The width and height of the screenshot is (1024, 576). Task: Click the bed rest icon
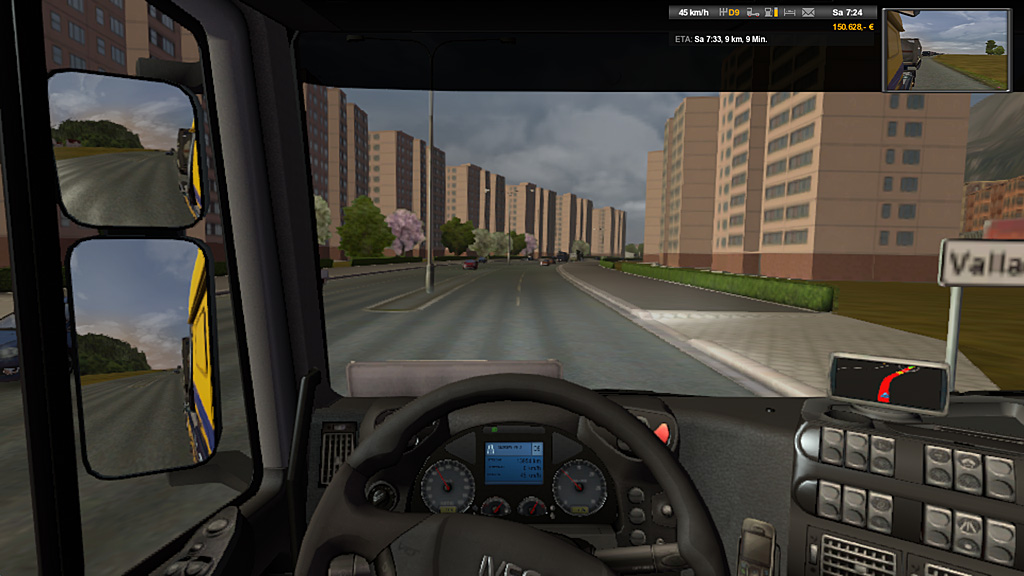click(x=790, y=12)
